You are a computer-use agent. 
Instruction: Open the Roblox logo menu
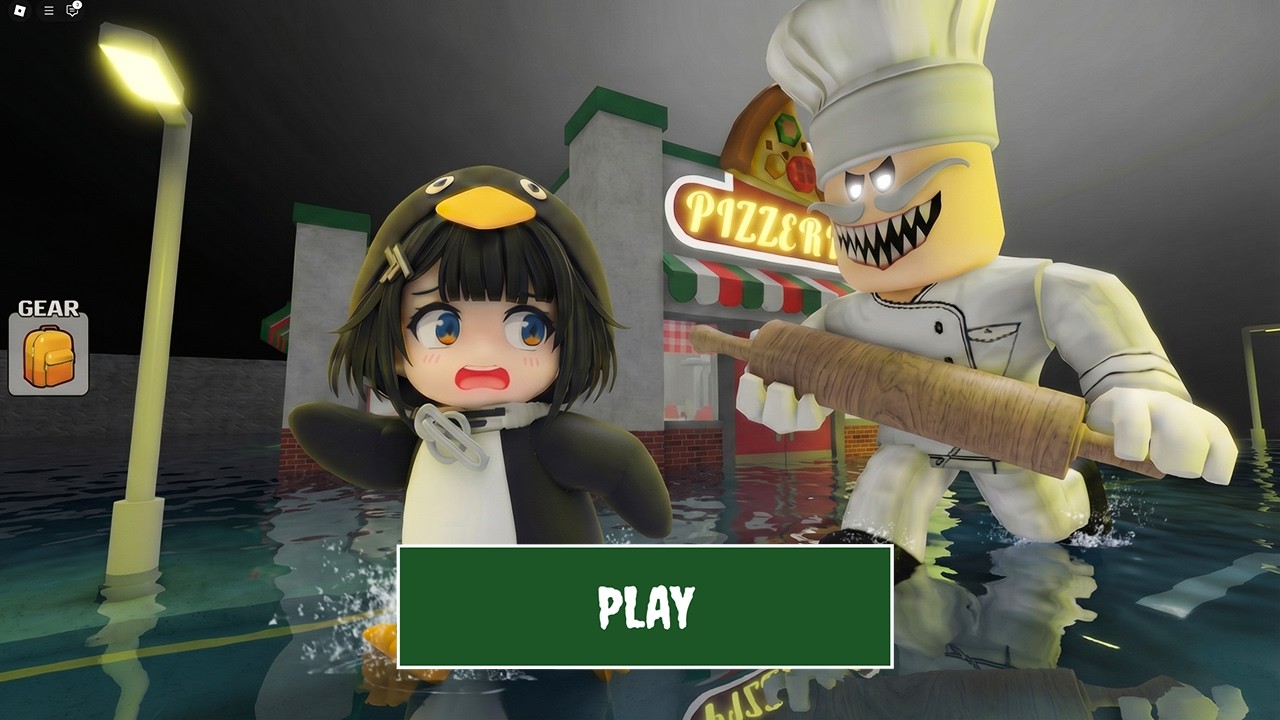[x=21, y=11]
